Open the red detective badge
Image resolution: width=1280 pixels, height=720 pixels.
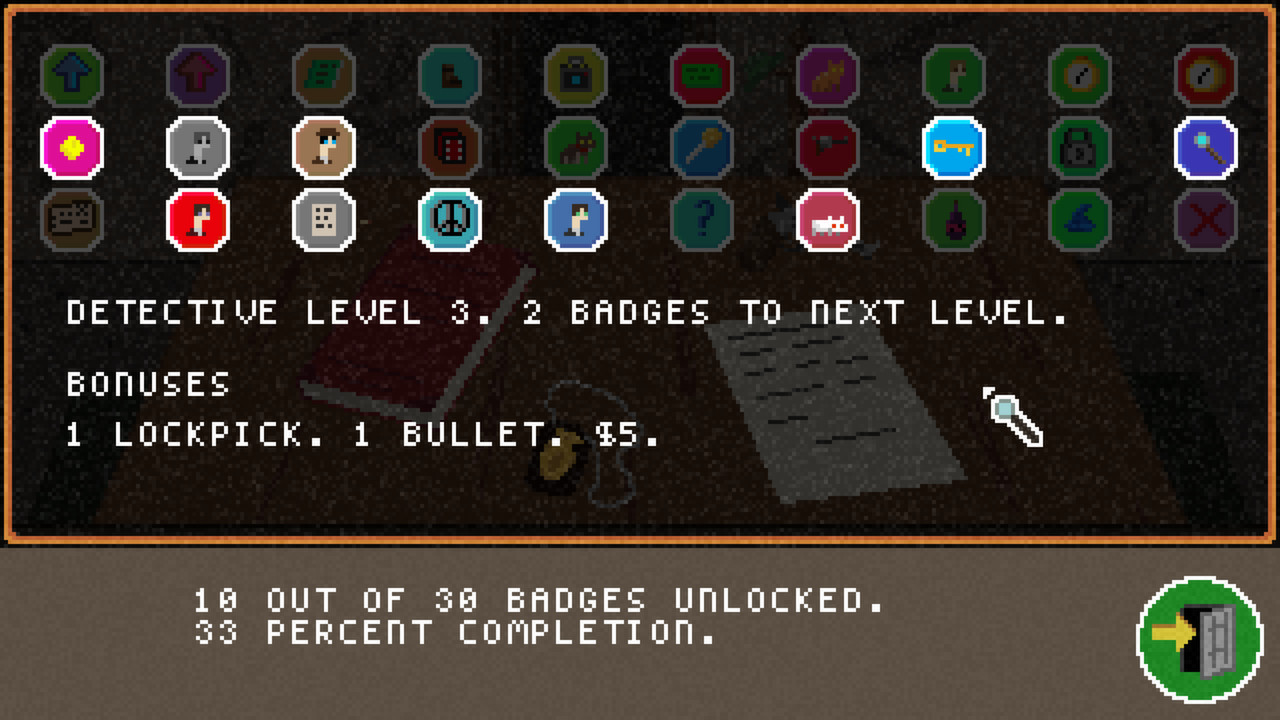pyautogui.click(x=198, y=222)
